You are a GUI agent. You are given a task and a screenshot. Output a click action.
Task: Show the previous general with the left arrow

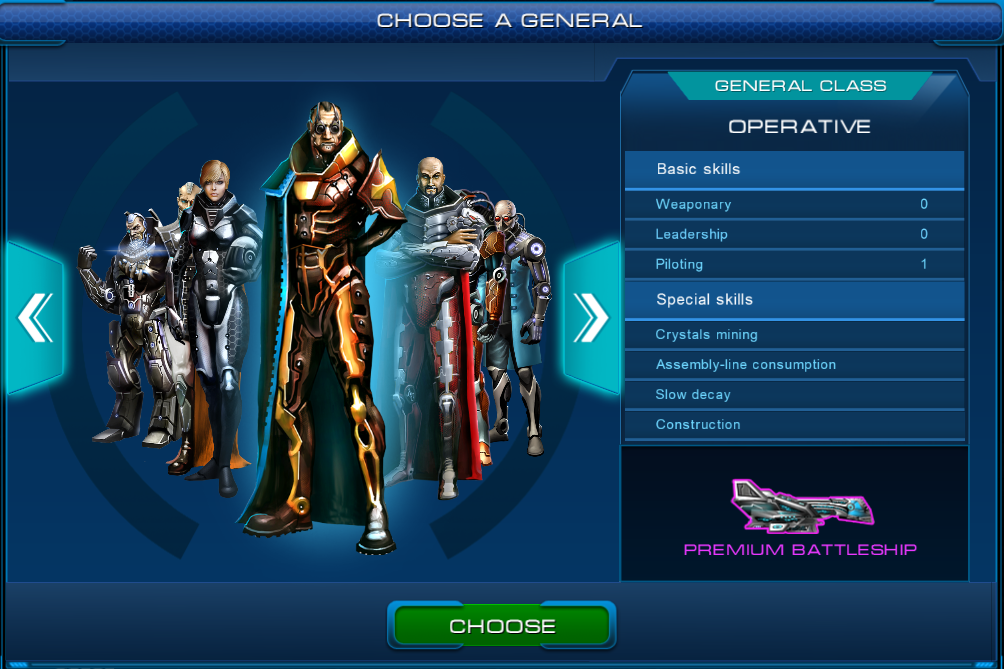click(x=35, y=318)
